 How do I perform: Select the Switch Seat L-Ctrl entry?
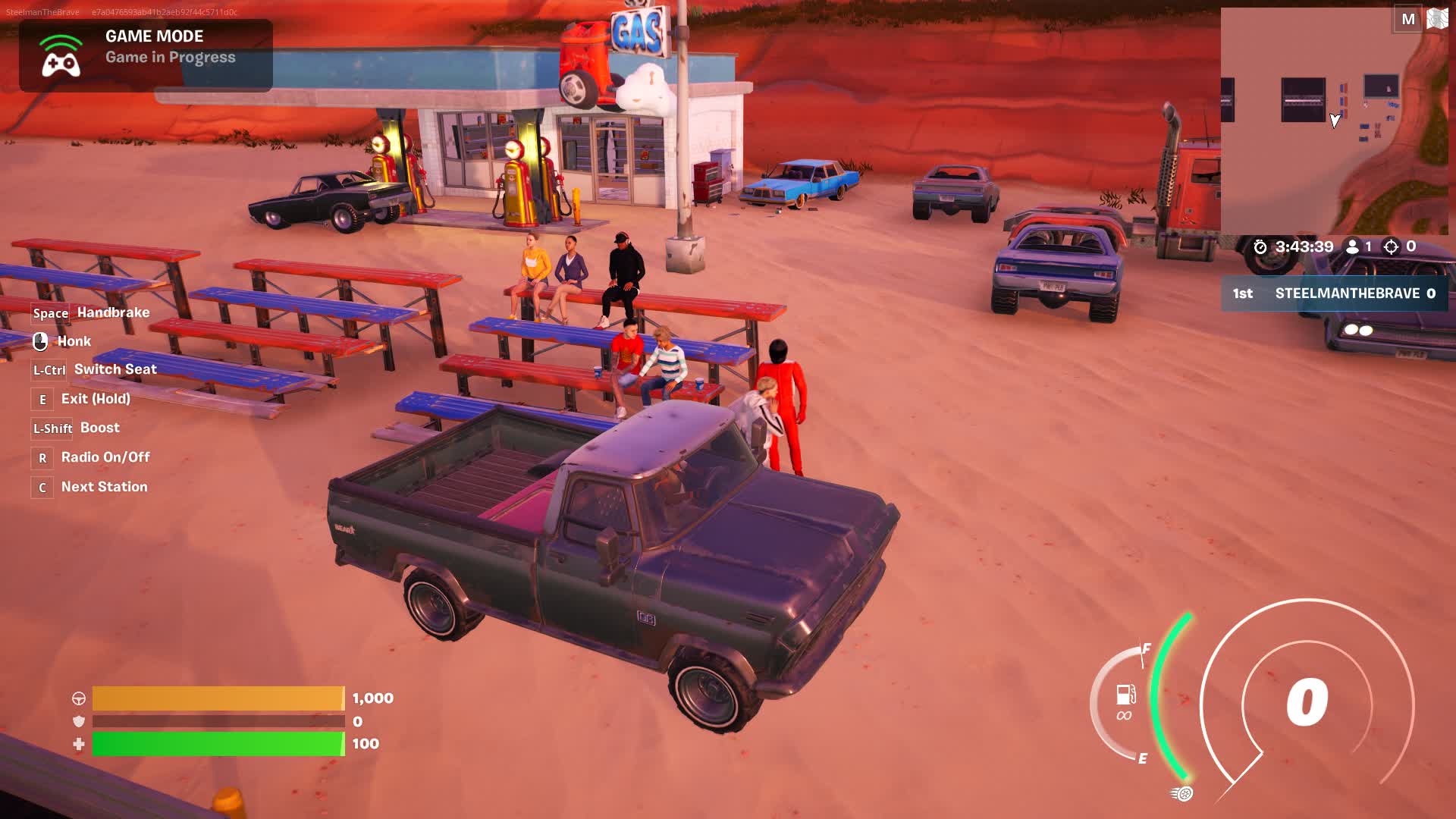[x=48, y=370]
